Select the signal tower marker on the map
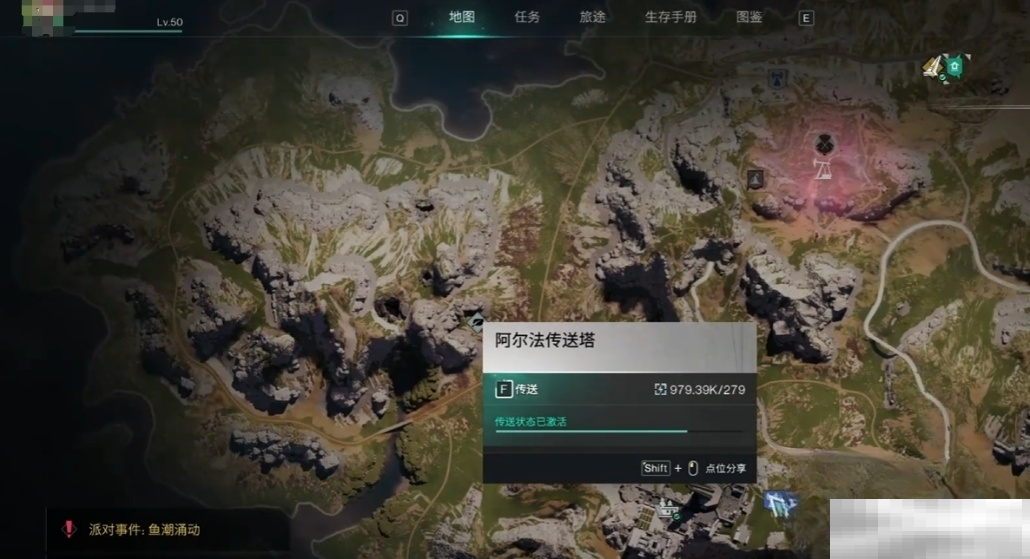1030x559 pixels. (776, 77)
